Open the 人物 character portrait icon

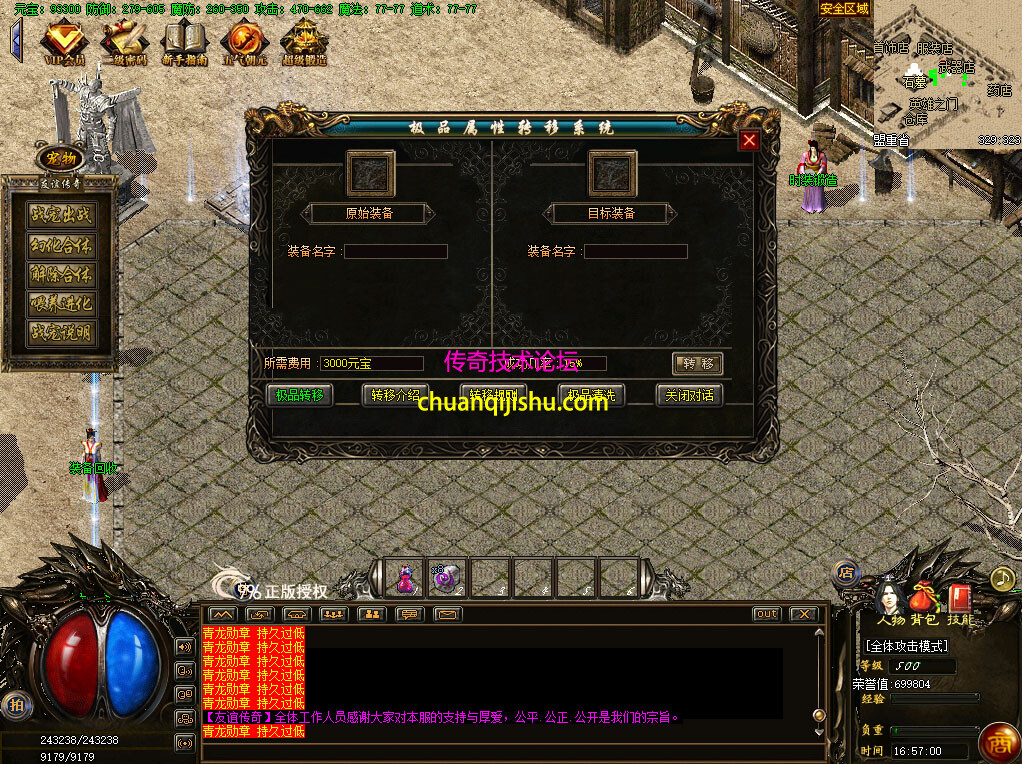pyautogui.click(x=890, y=600)
